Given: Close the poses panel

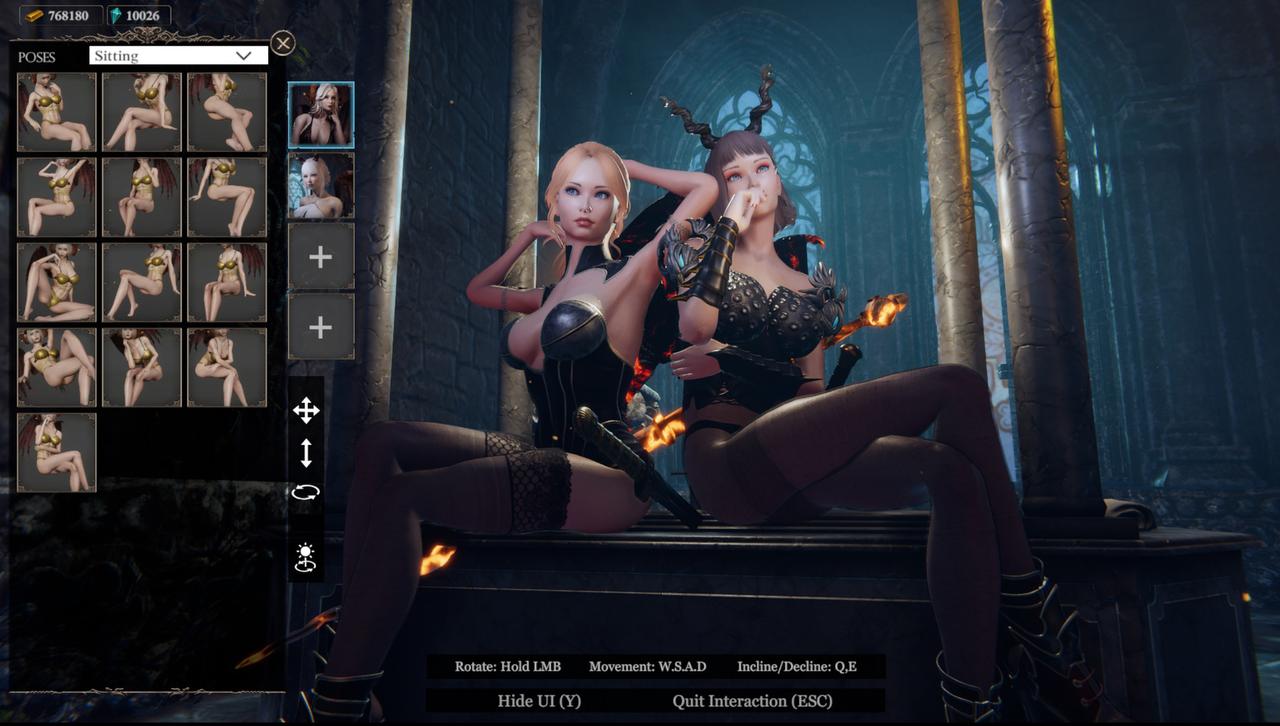Looking at the screenshot, I should (x=283, y=43).
